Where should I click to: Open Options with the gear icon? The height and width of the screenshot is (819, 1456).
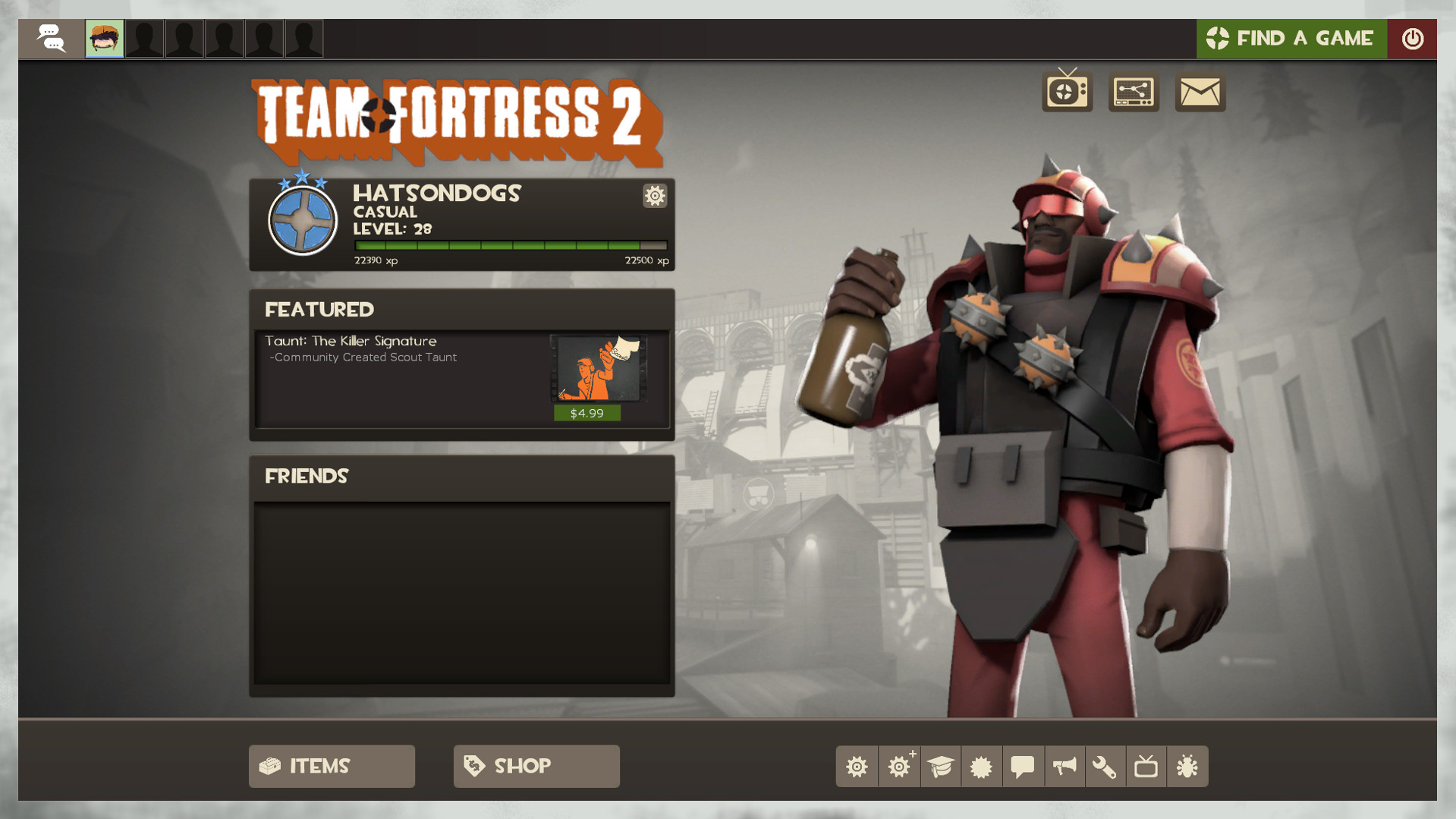click(857, 767)
